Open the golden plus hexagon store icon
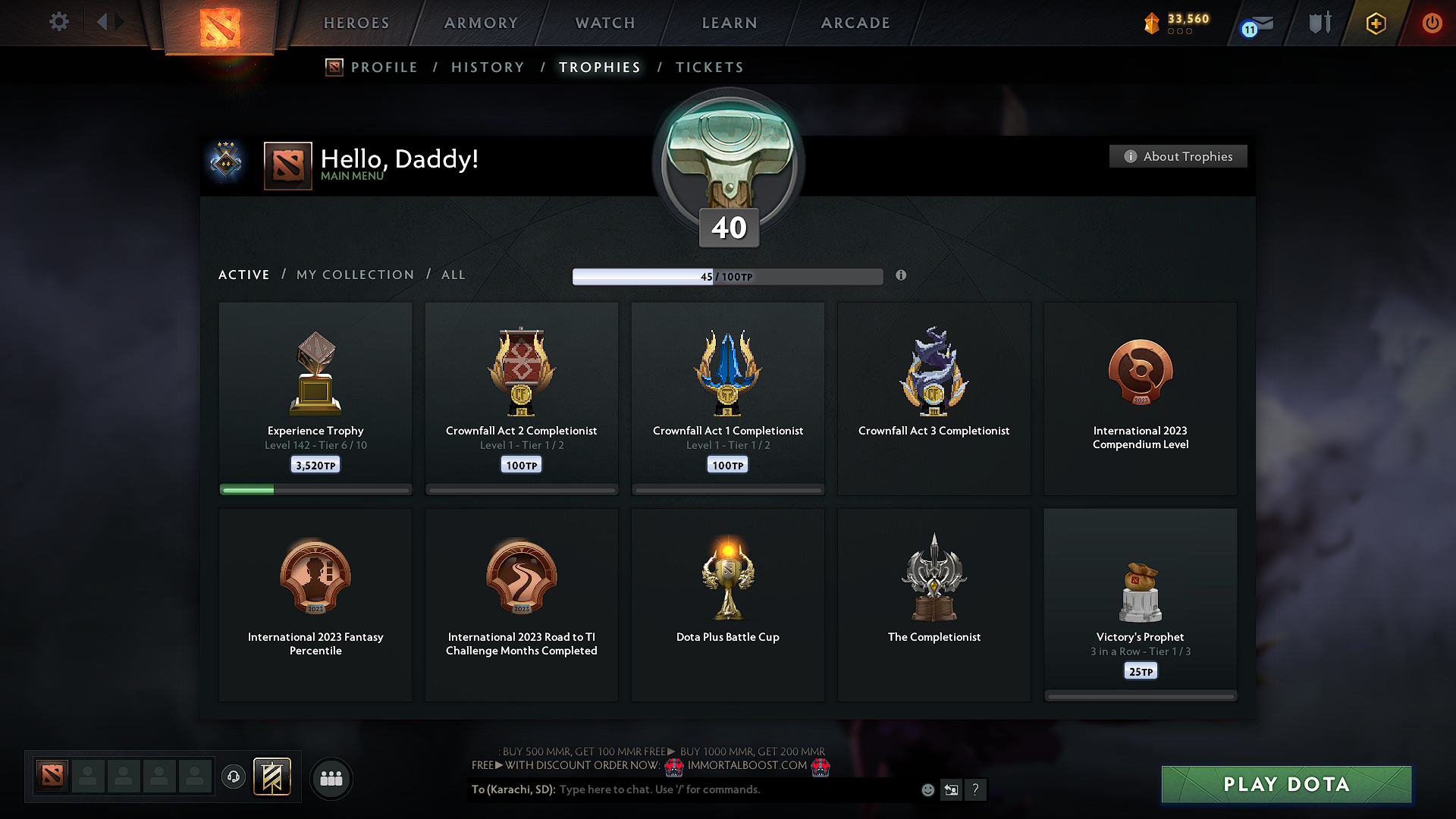The width and height of the screenshot is (1456, 819). (1376, 23)
